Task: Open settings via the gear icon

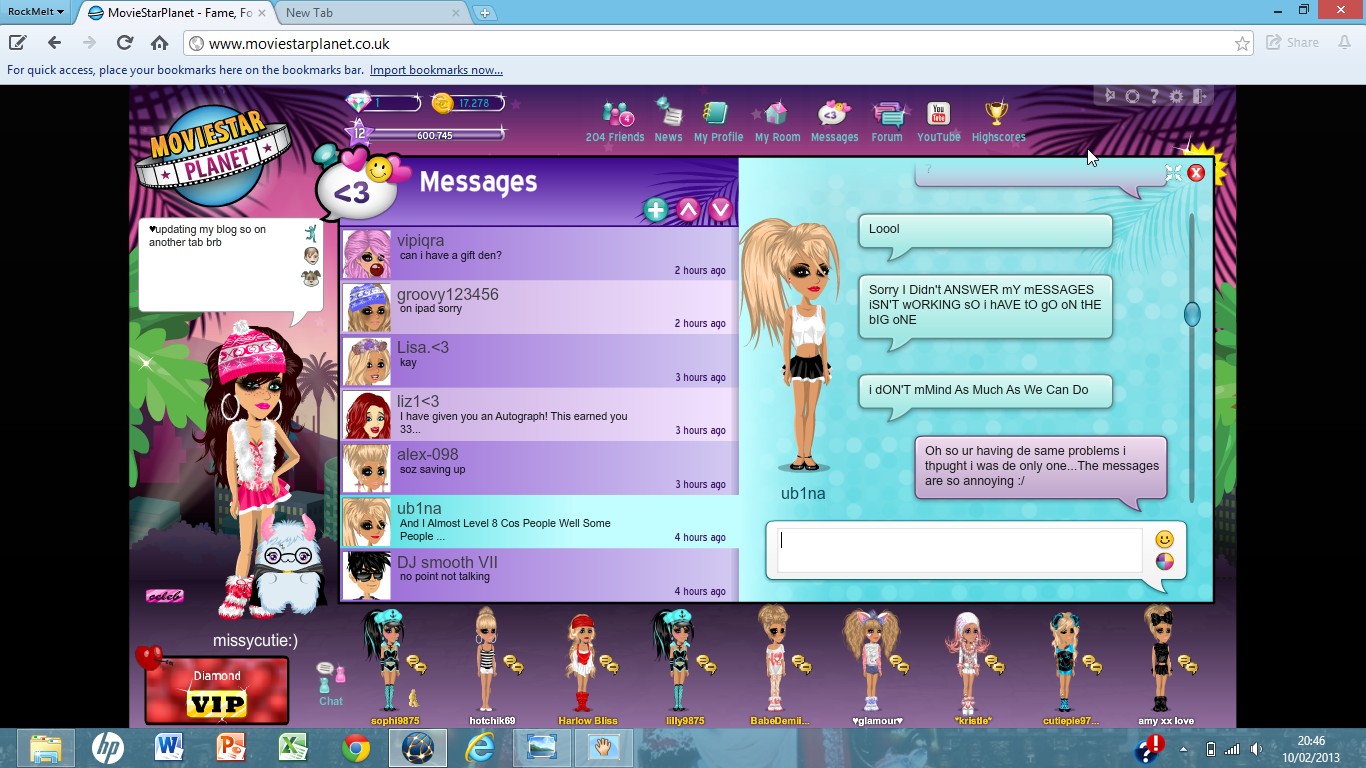Action: [1175, 96]
